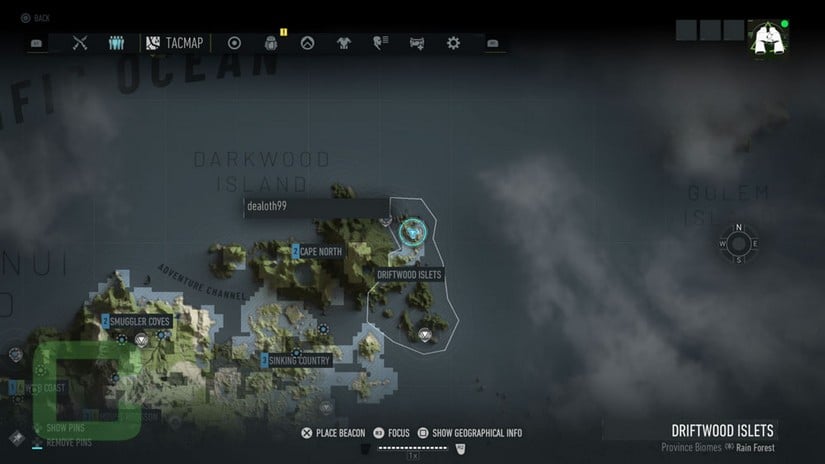Open the backpack loadout tab

270,43
